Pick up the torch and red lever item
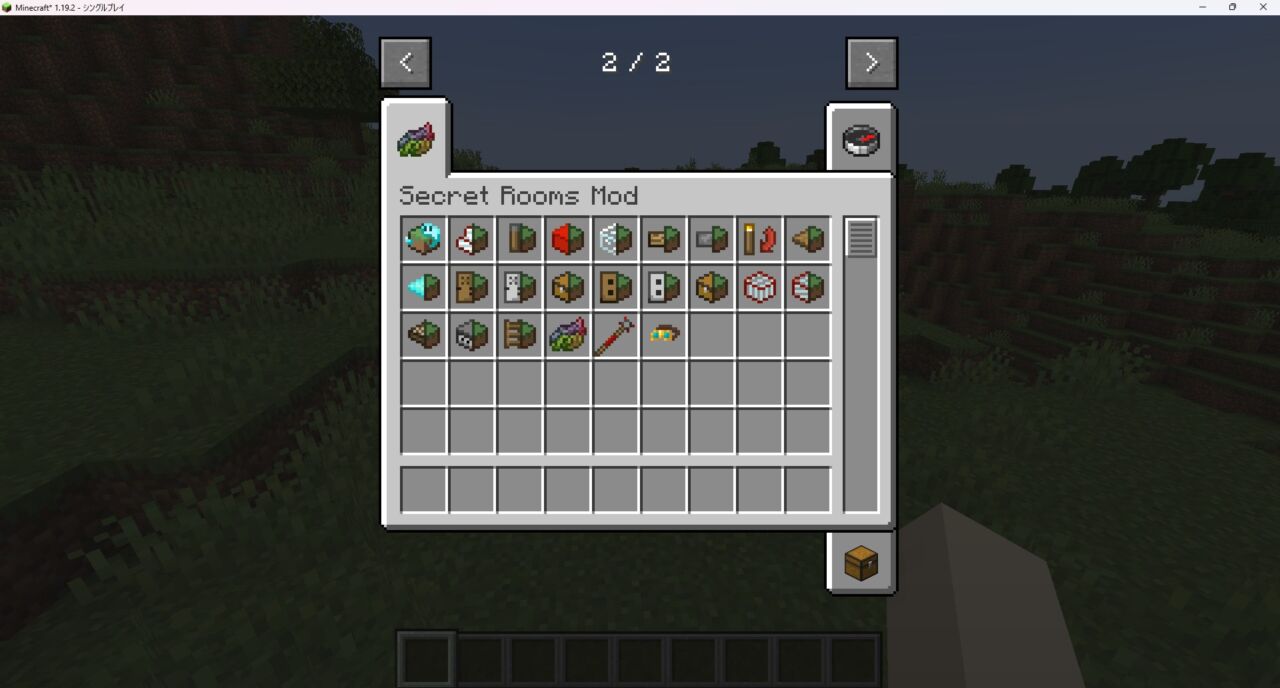The height and width of the screenshot is (688, 1280). click(x=759, y=240)
